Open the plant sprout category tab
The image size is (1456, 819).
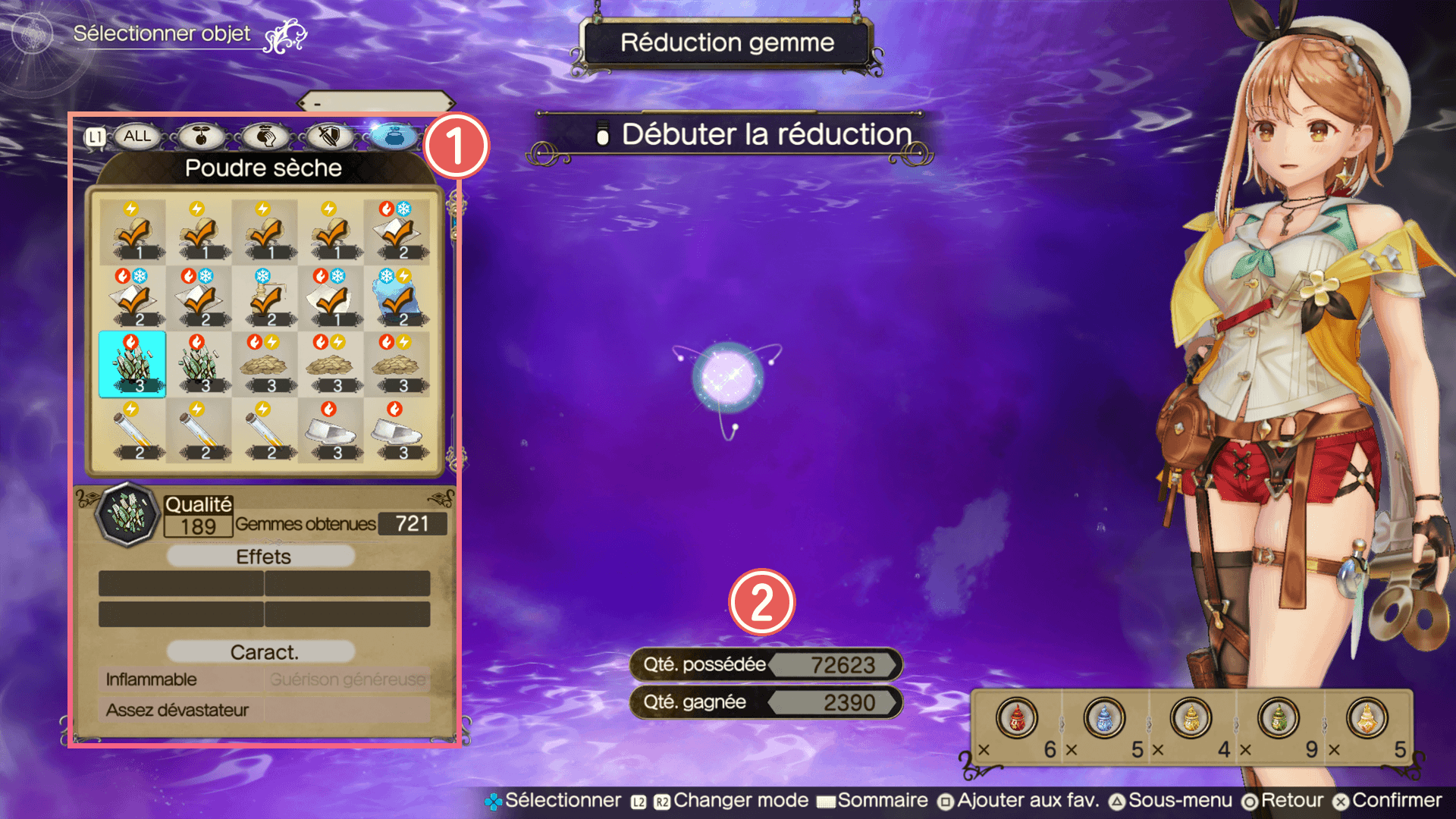(201, 136)
